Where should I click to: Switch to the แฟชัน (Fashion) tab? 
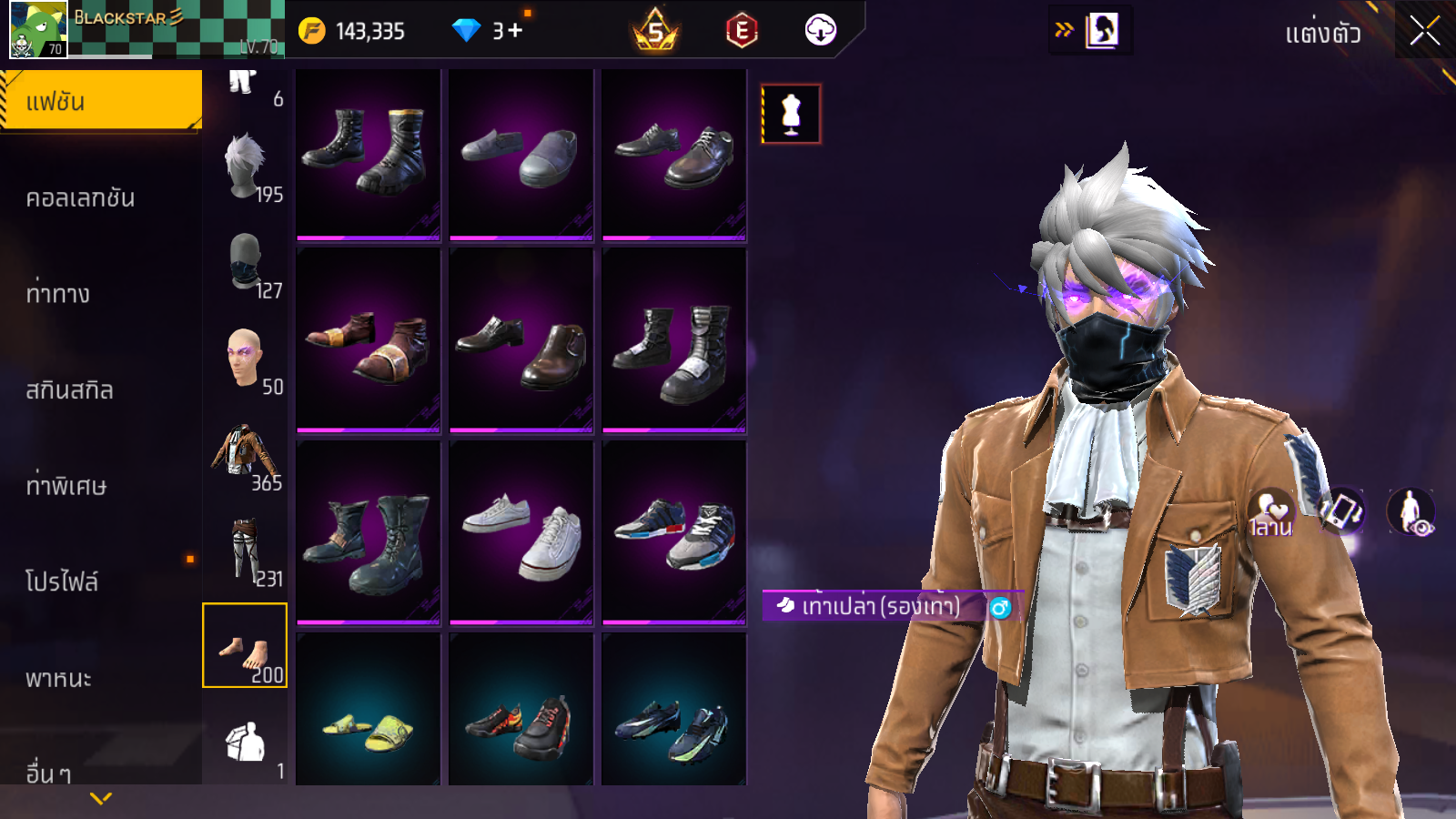[x=101, y=101]
